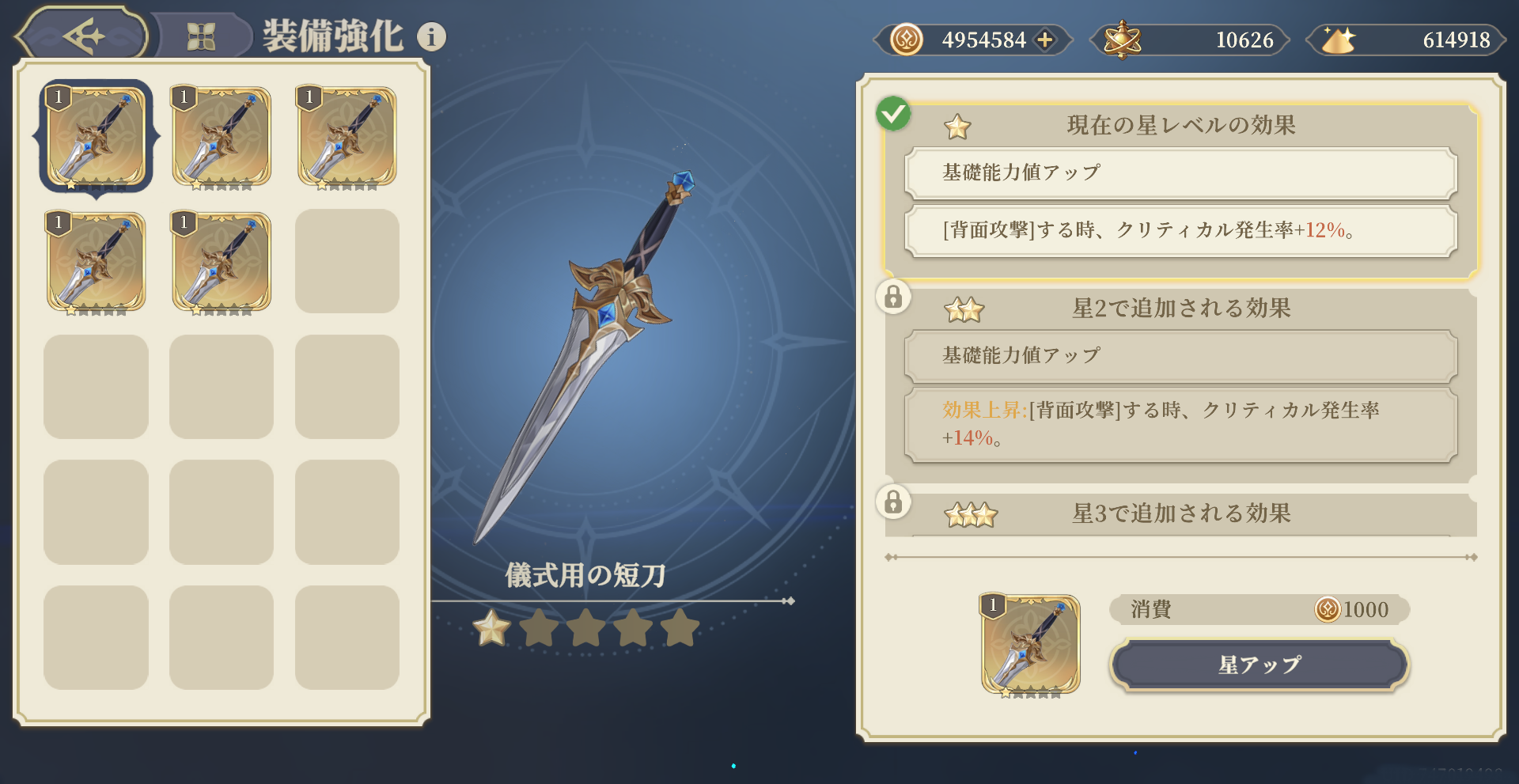
Task: View the locked 星3で追加される効果 section
Action: [1180, 514]
